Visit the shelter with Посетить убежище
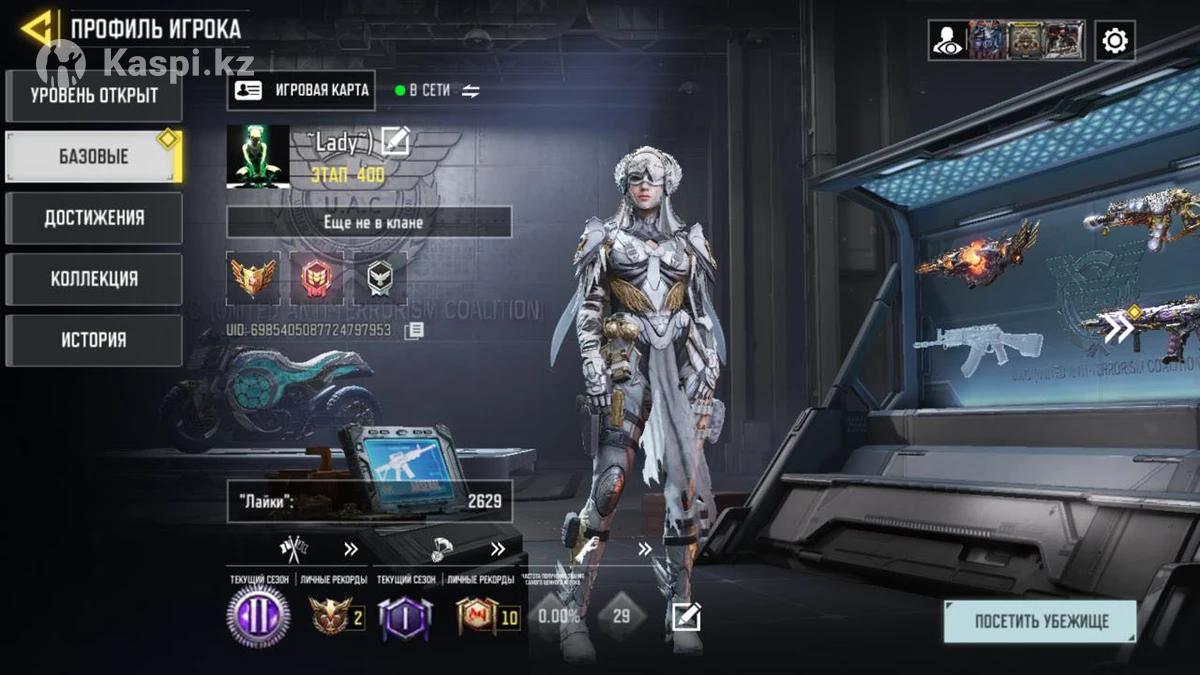Viewport: 1200px width, 675px height. [x=1040, y=621]
